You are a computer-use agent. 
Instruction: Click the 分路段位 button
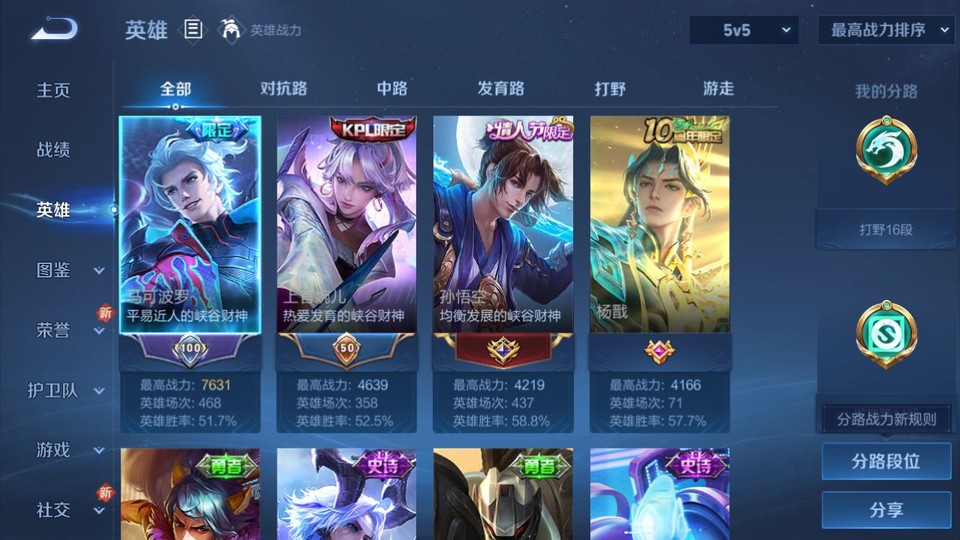(886, 462)
